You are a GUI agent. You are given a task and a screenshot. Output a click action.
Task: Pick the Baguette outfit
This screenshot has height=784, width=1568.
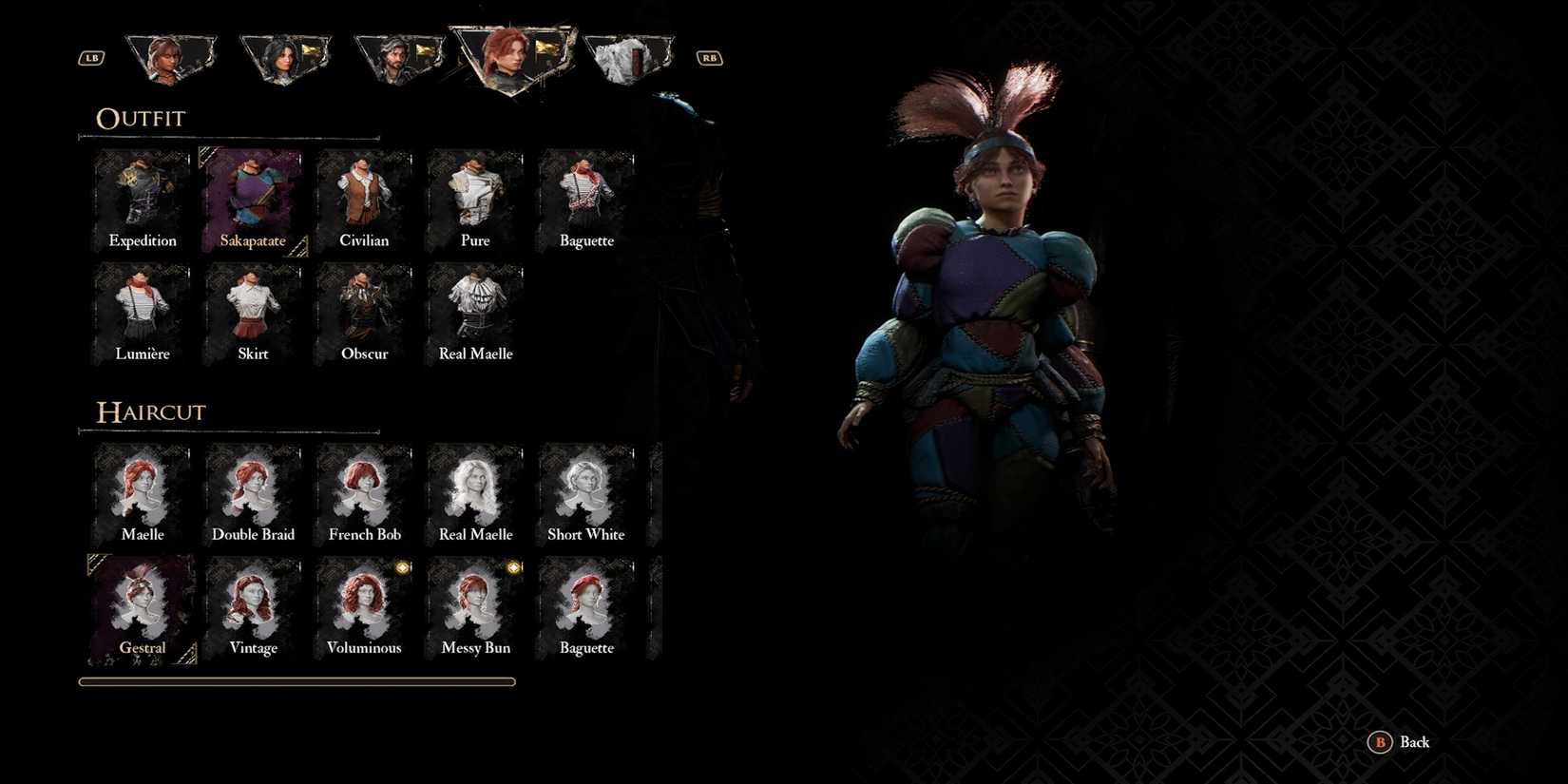[585, 197]
